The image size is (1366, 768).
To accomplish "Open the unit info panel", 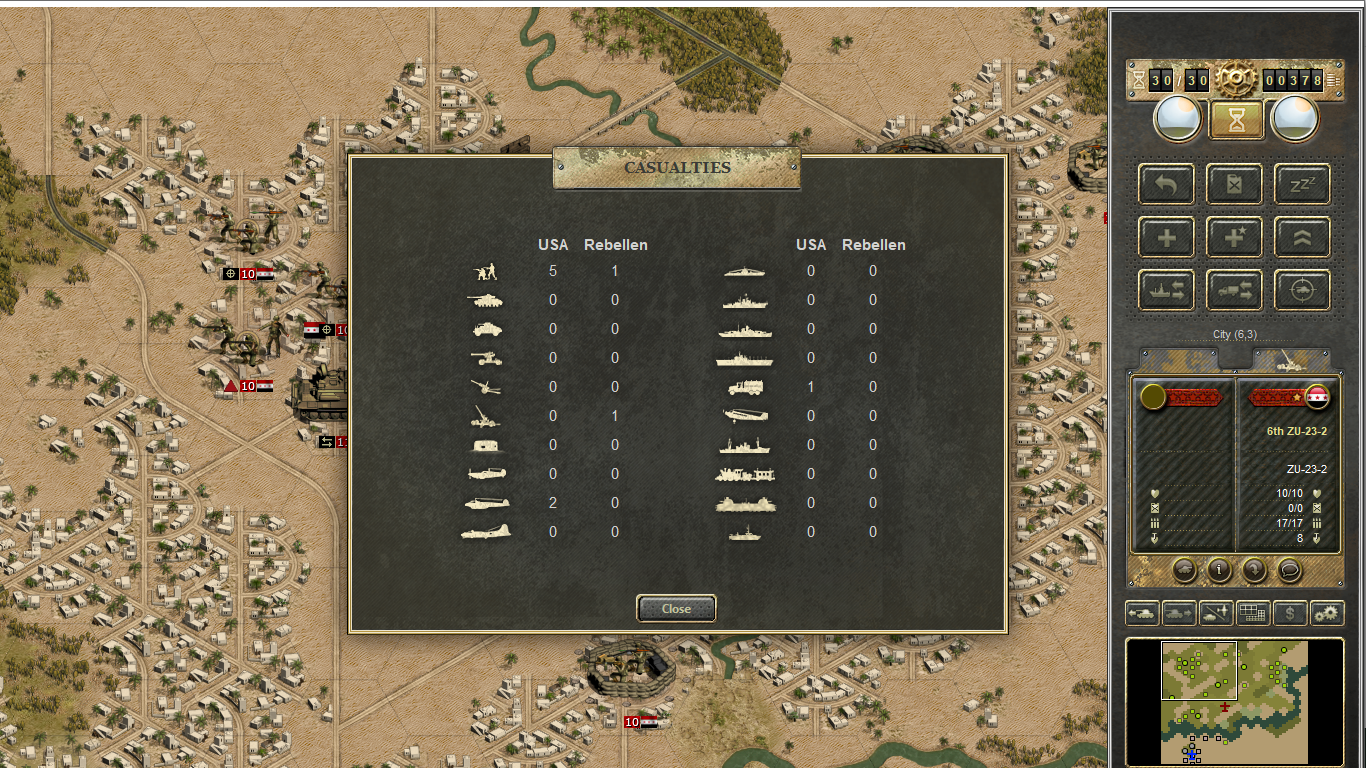I will tap(1219, 570).
